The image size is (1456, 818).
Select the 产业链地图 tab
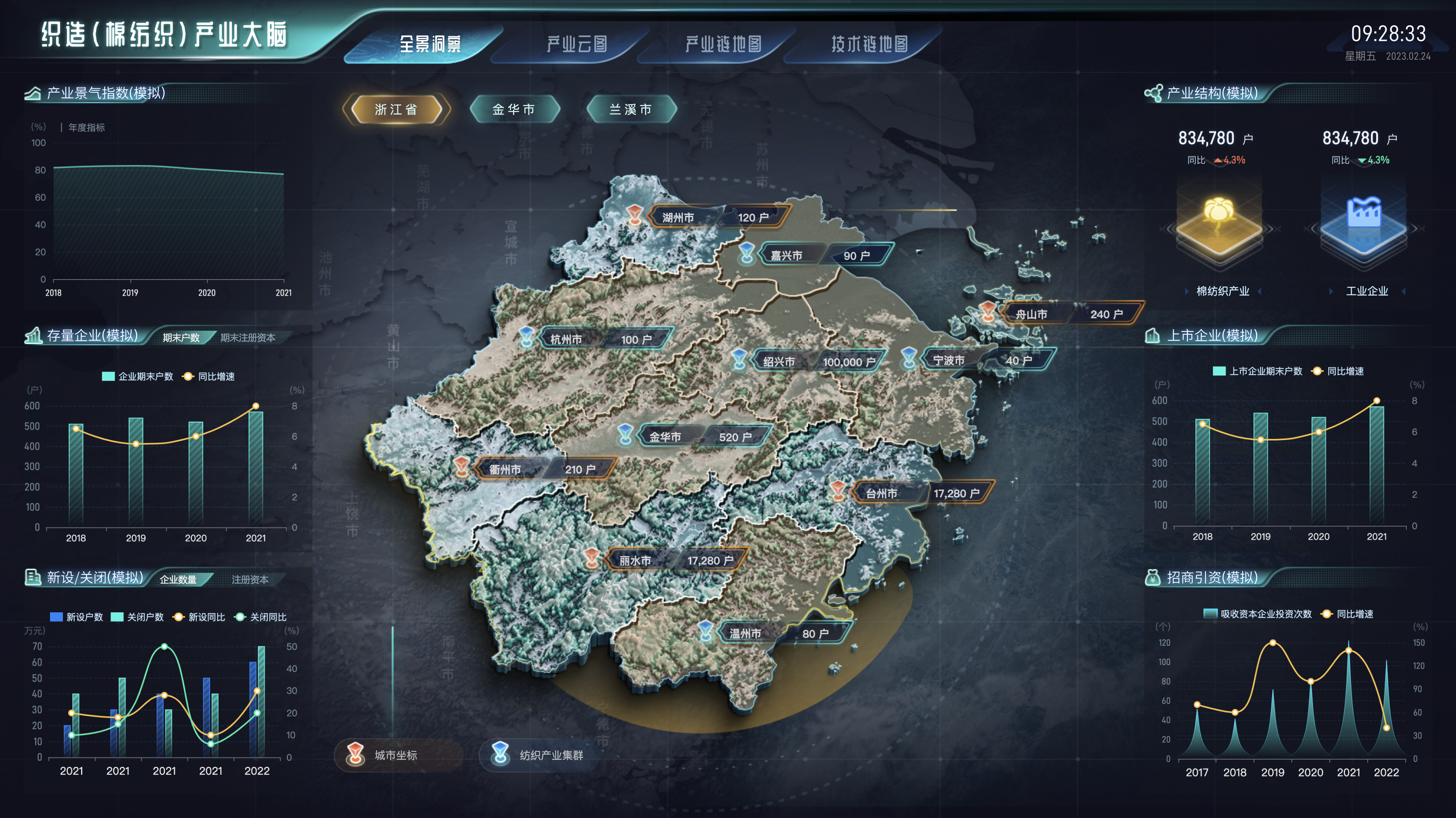(723, 44)
